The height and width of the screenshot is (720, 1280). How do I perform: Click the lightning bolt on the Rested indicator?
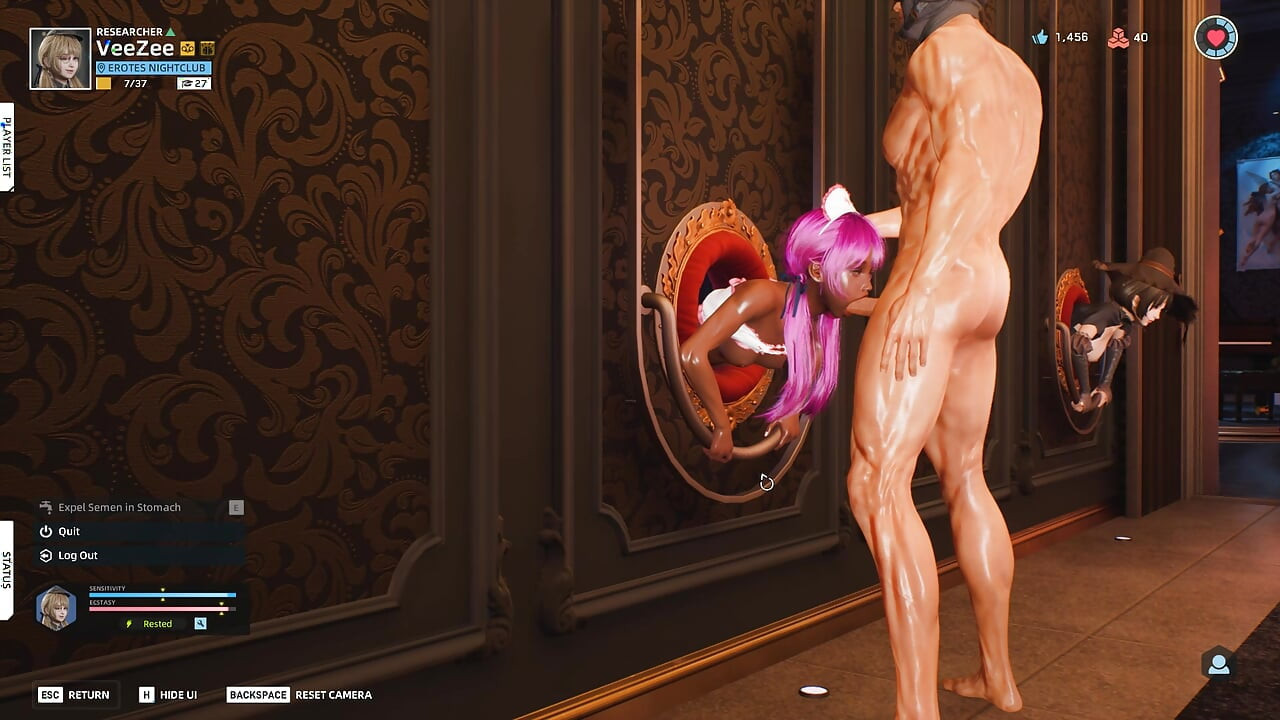pos(128,624)
